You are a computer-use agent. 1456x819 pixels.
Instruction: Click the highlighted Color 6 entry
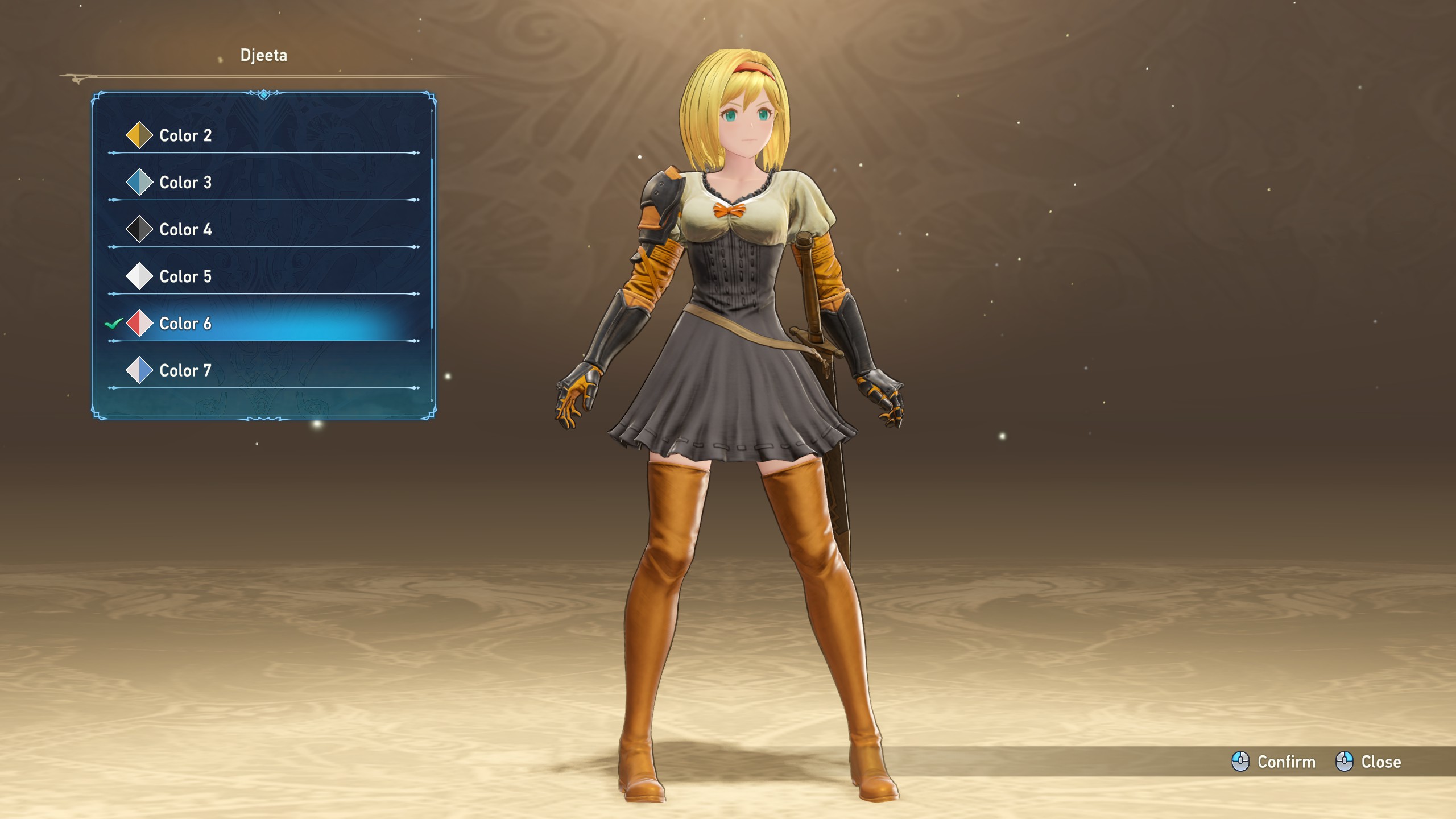pyautogui.click(x=185, y=324)
